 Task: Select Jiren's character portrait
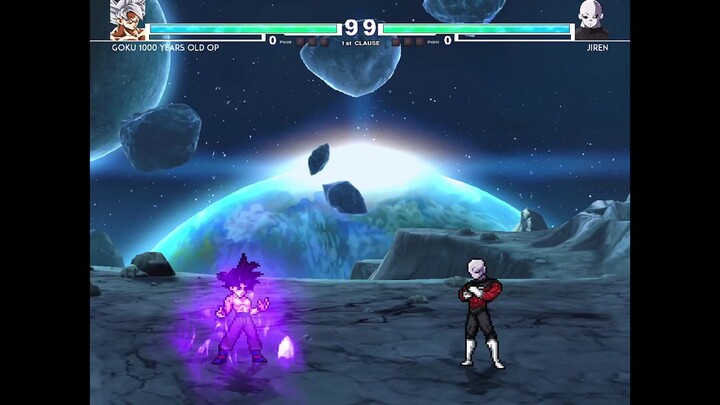click(593, 18)
